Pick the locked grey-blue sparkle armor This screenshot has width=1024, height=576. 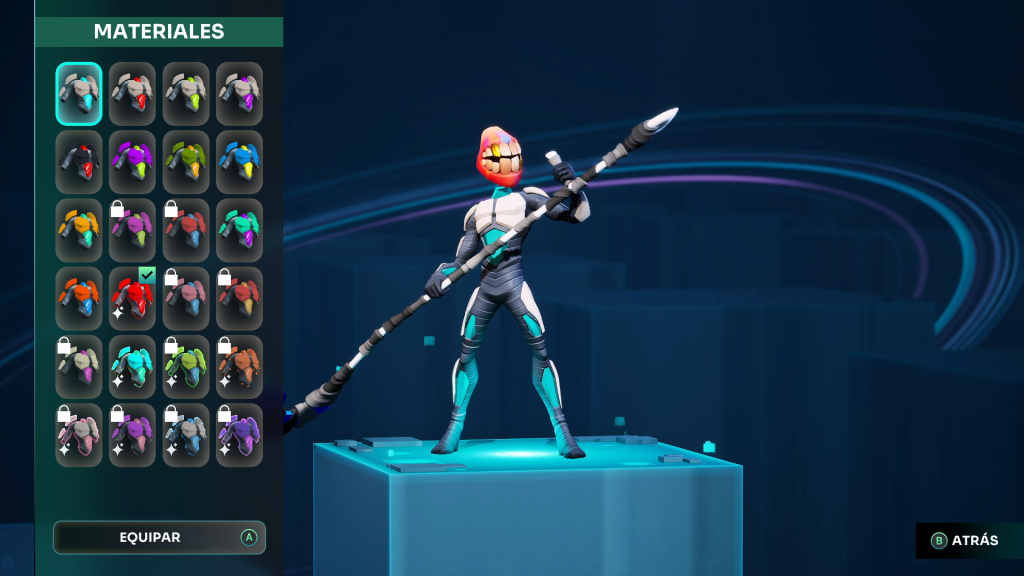[x=186, y=435]
